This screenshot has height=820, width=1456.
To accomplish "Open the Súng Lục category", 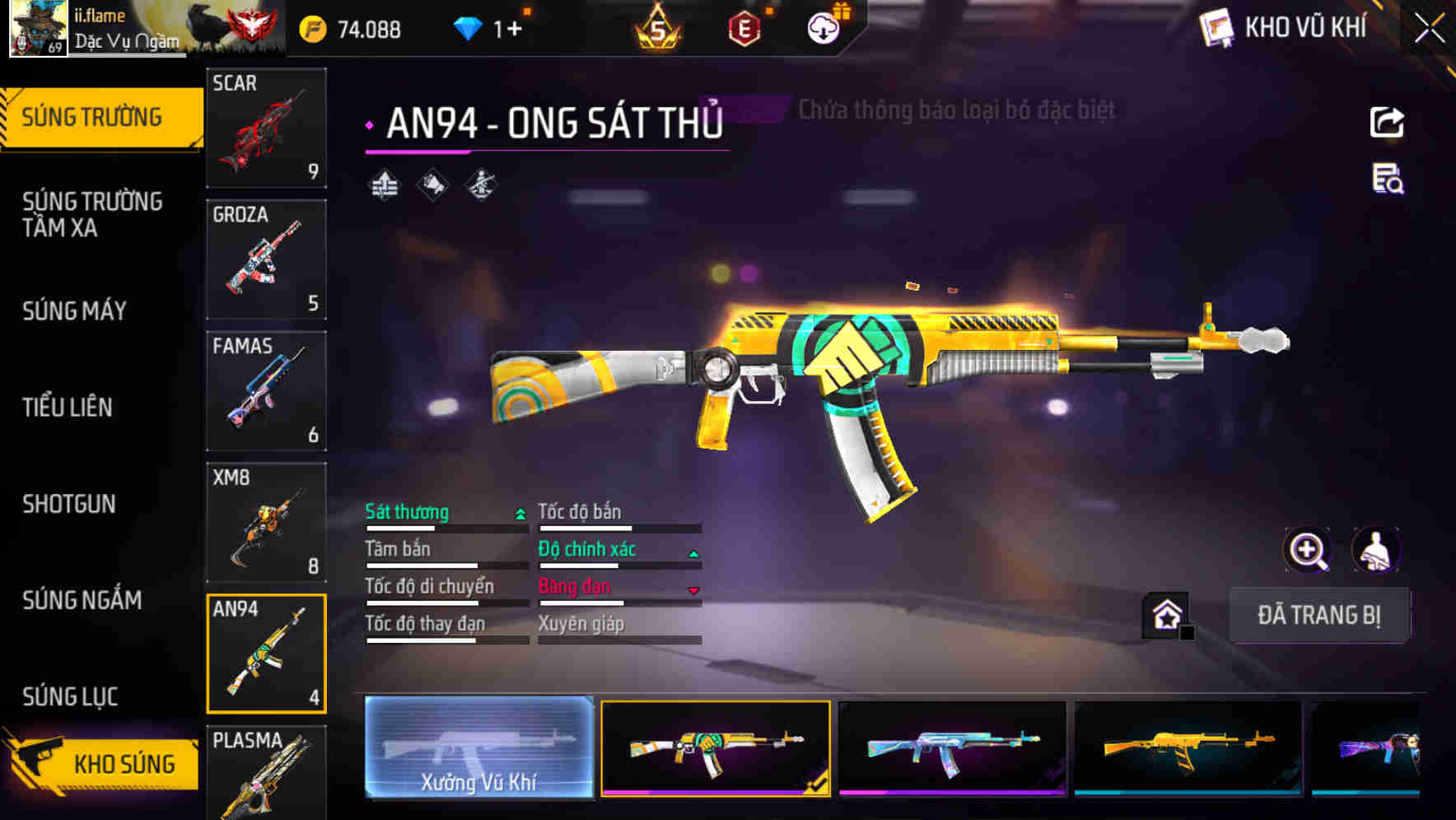I will click(x=70, y=697).
